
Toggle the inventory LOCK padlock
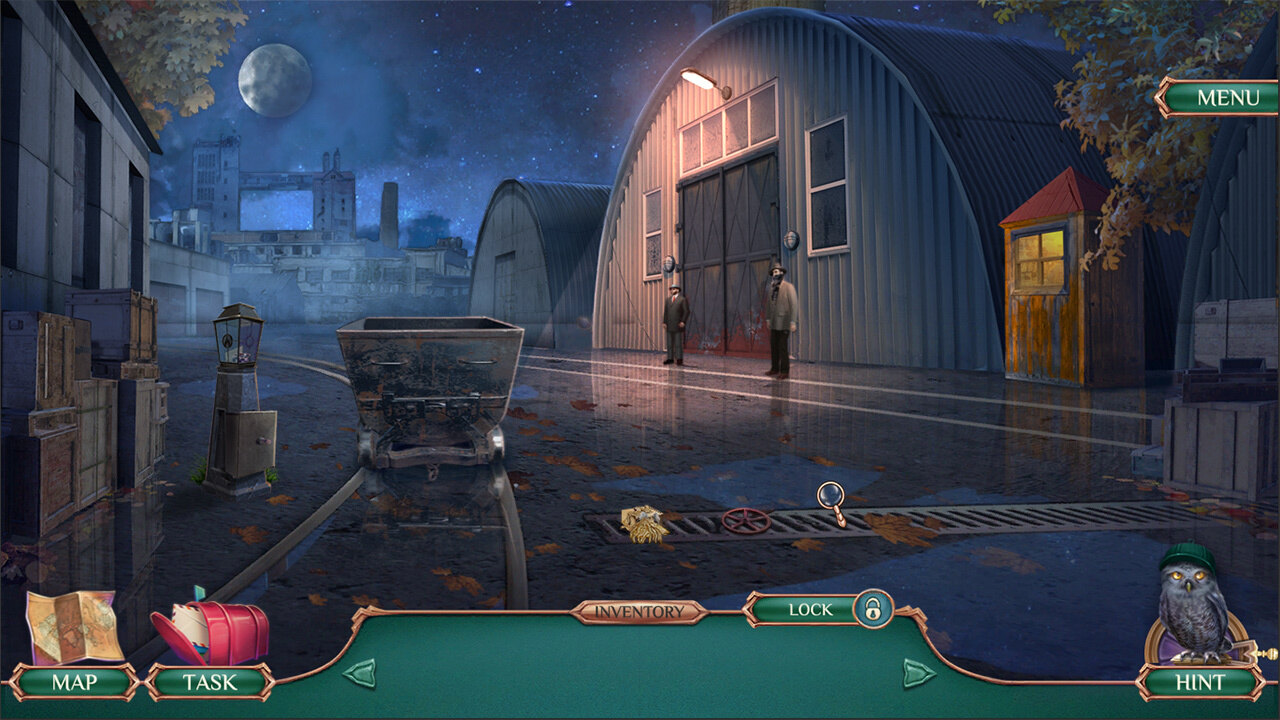click(872, 608)
